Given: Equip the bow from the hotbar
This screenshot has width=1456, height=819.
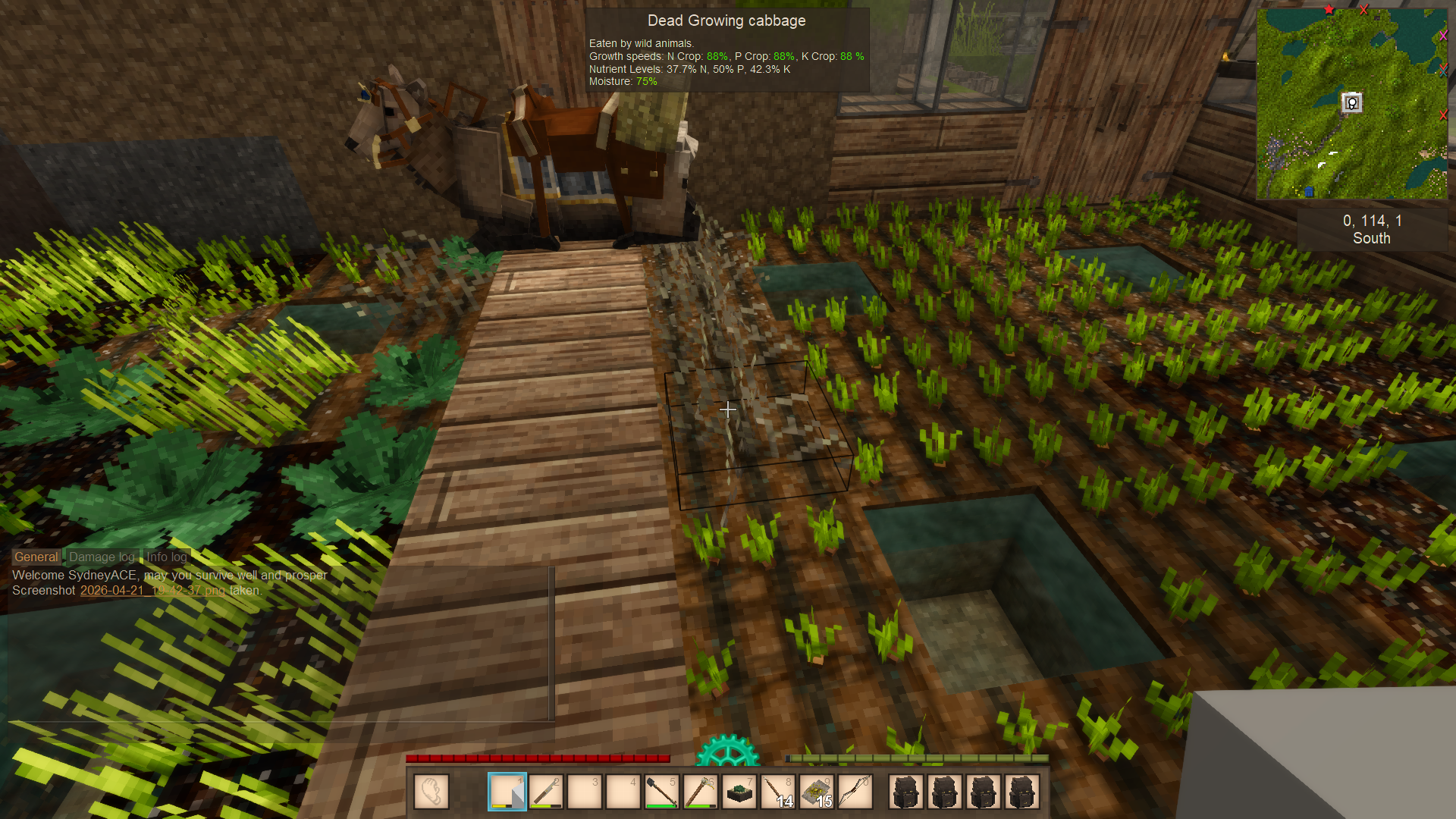Looking at the screenshot, I should [x=855, y=792].
